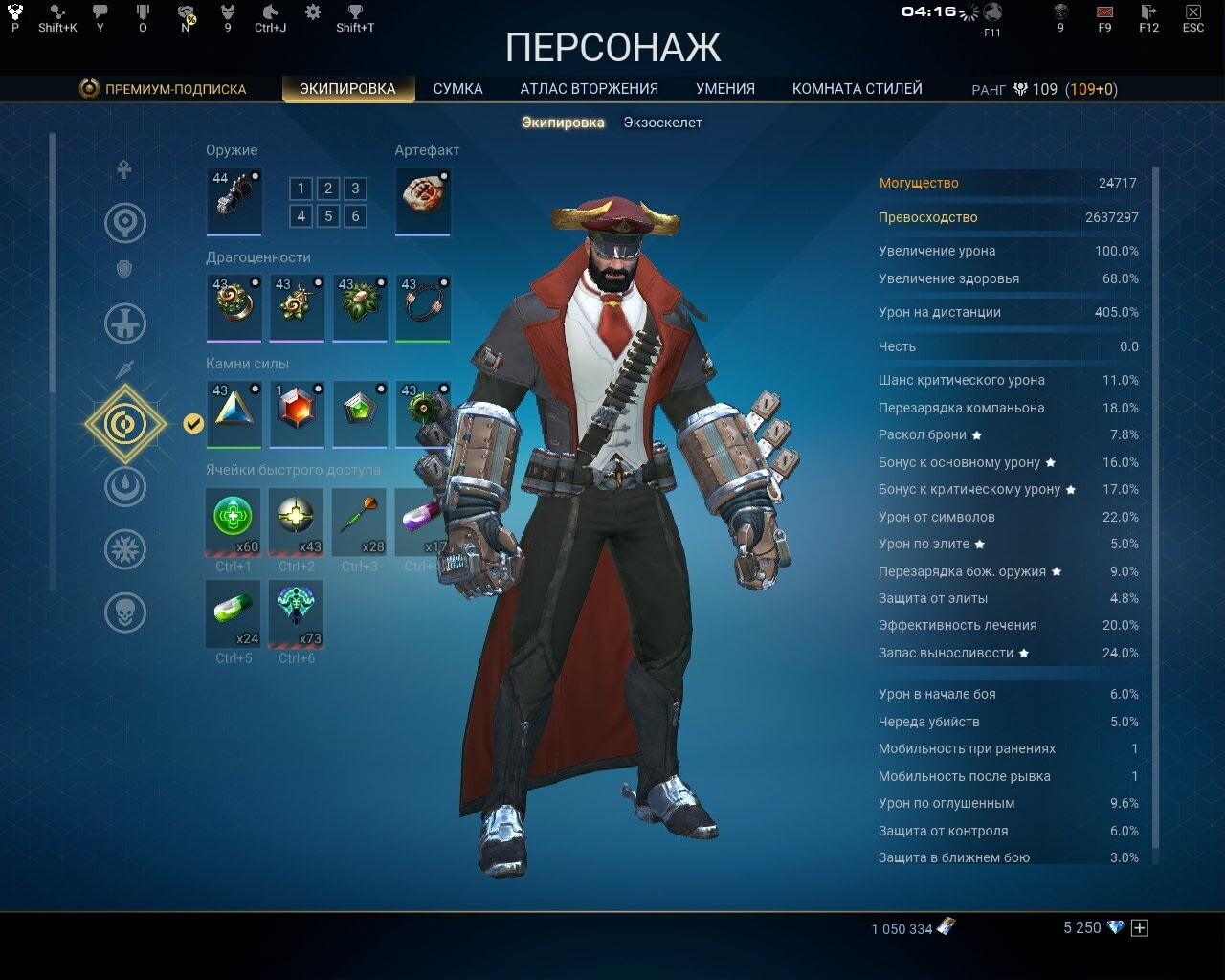
Task: Select the rainbow triangle power stone
Action: coord(234,412)
